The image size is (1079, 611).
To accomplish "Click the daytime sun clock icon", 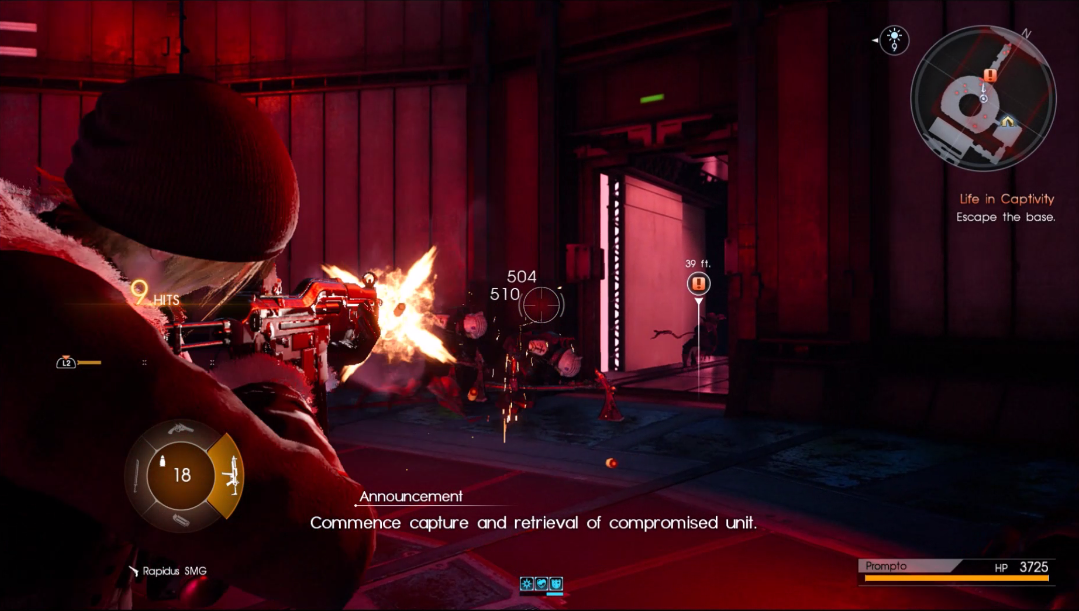I will point(893,40).
